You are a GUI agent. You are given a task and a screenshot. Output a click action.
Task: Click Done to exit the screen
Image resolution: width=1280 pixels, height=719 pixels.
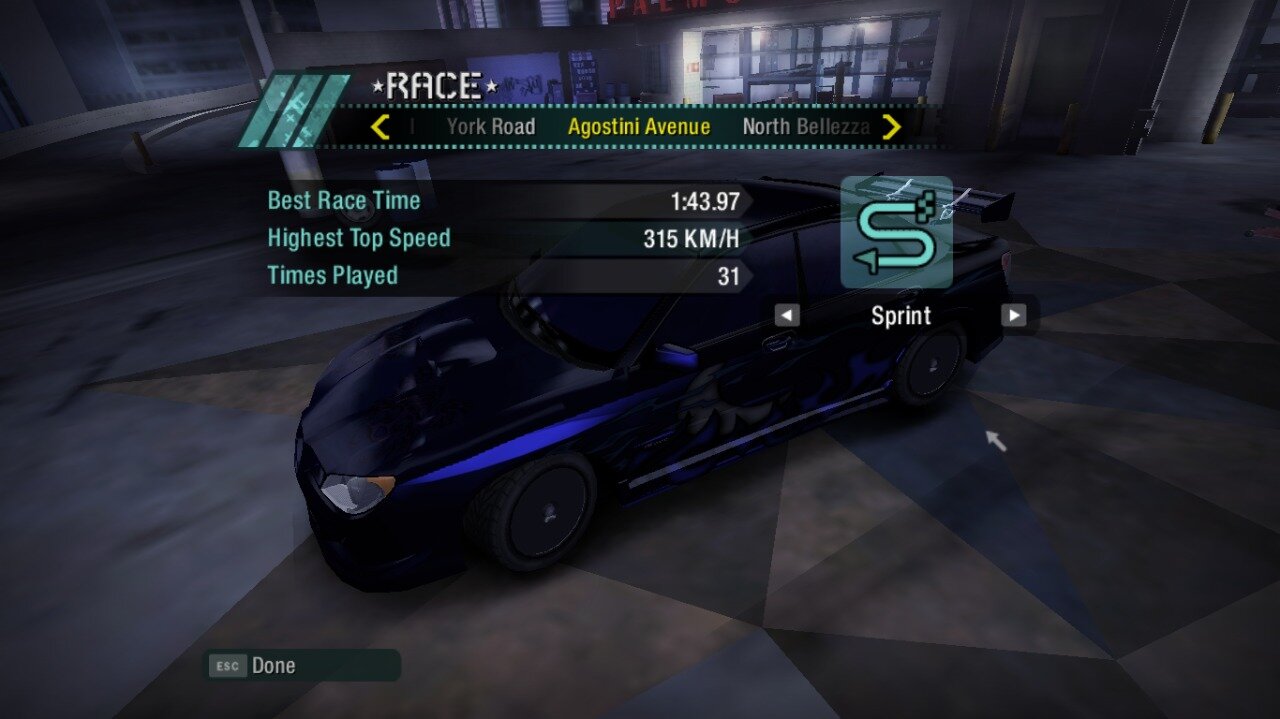point(272,666)
